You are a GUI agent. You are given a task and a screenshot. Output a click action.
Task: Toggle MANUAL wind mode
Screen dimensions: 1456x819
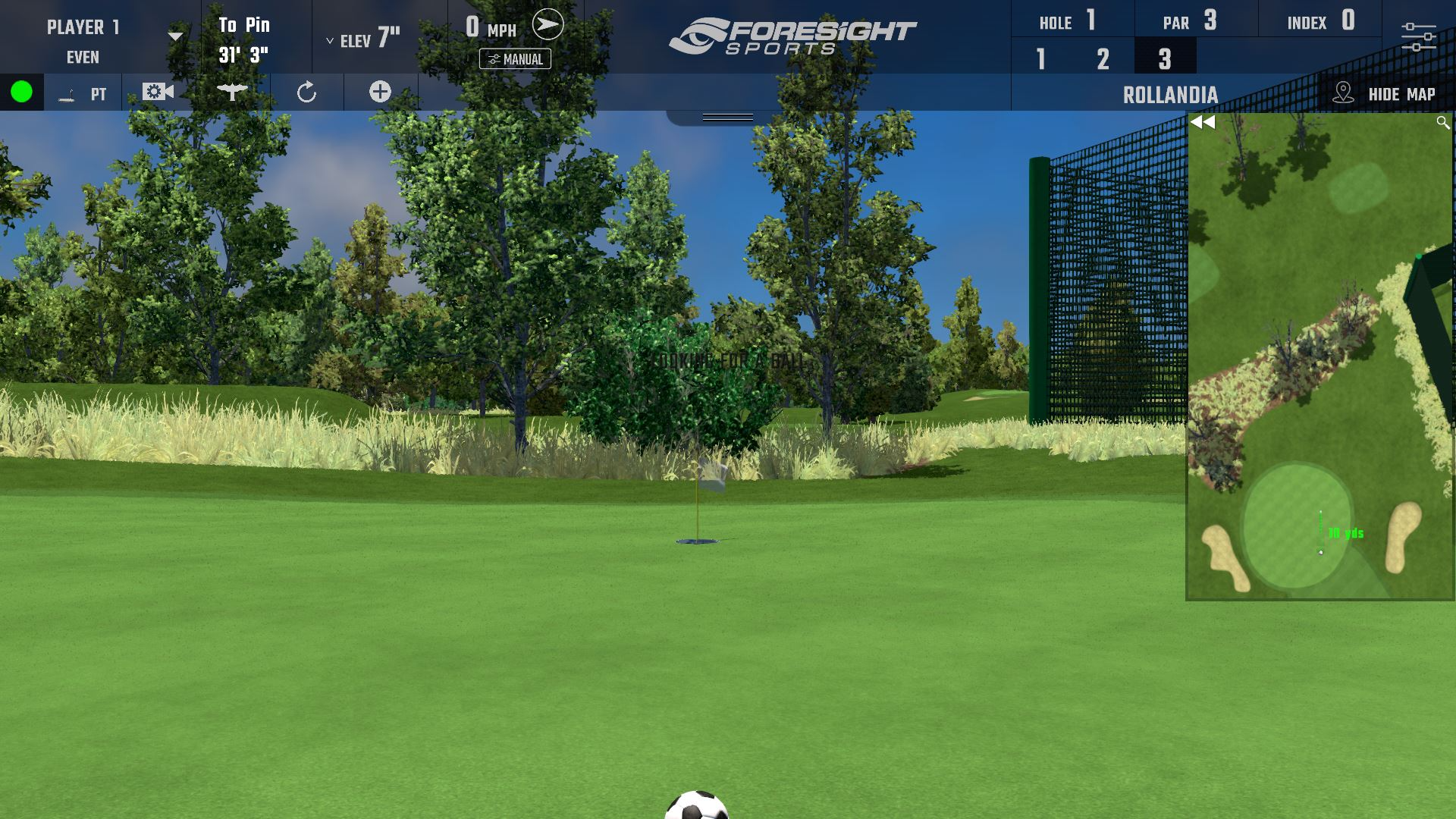[x=516, y=59]
